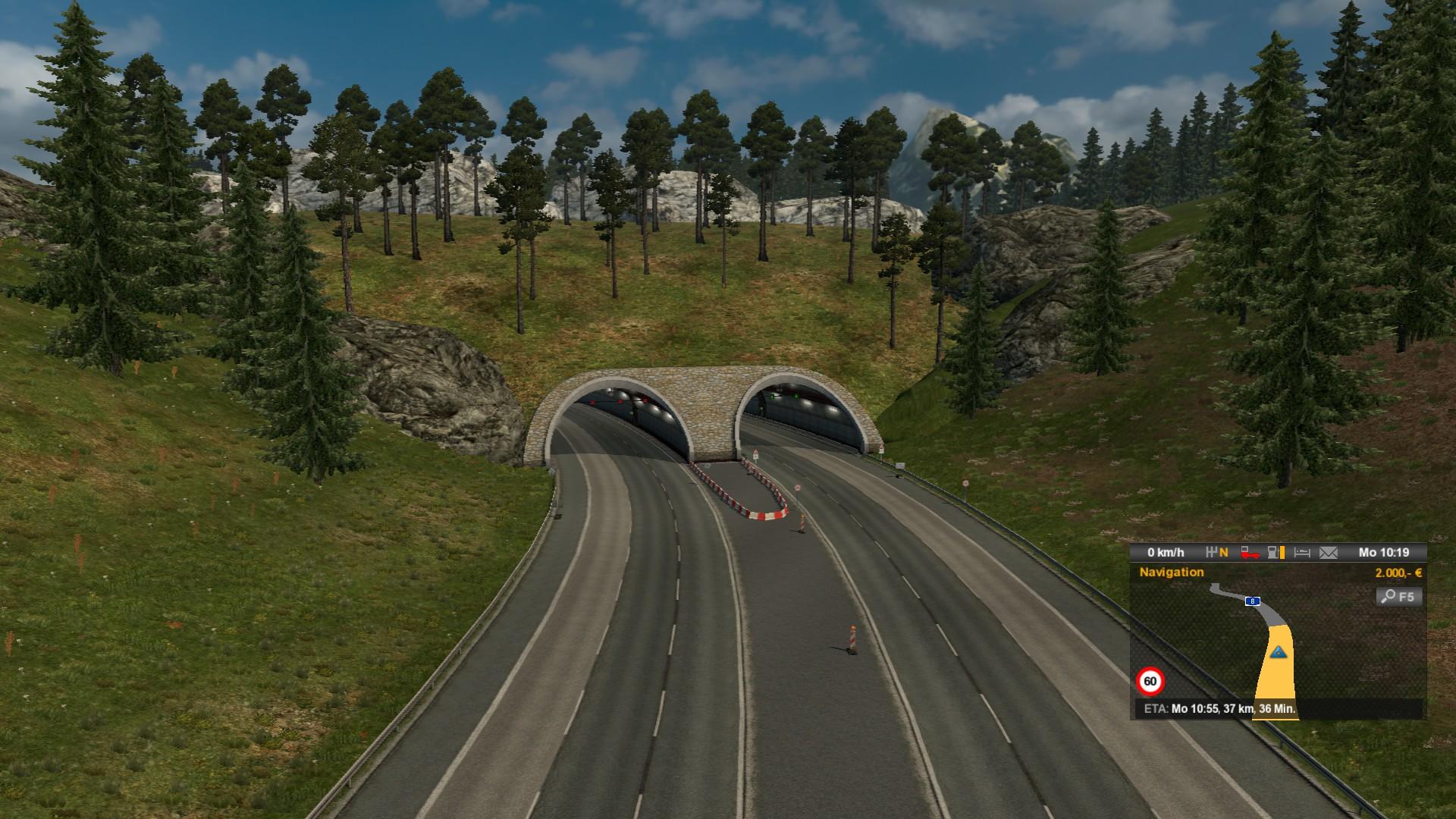This screenshot has width=1456, height=819.
Task: Open the mail envelope icon
Action: click(1329, 553)
